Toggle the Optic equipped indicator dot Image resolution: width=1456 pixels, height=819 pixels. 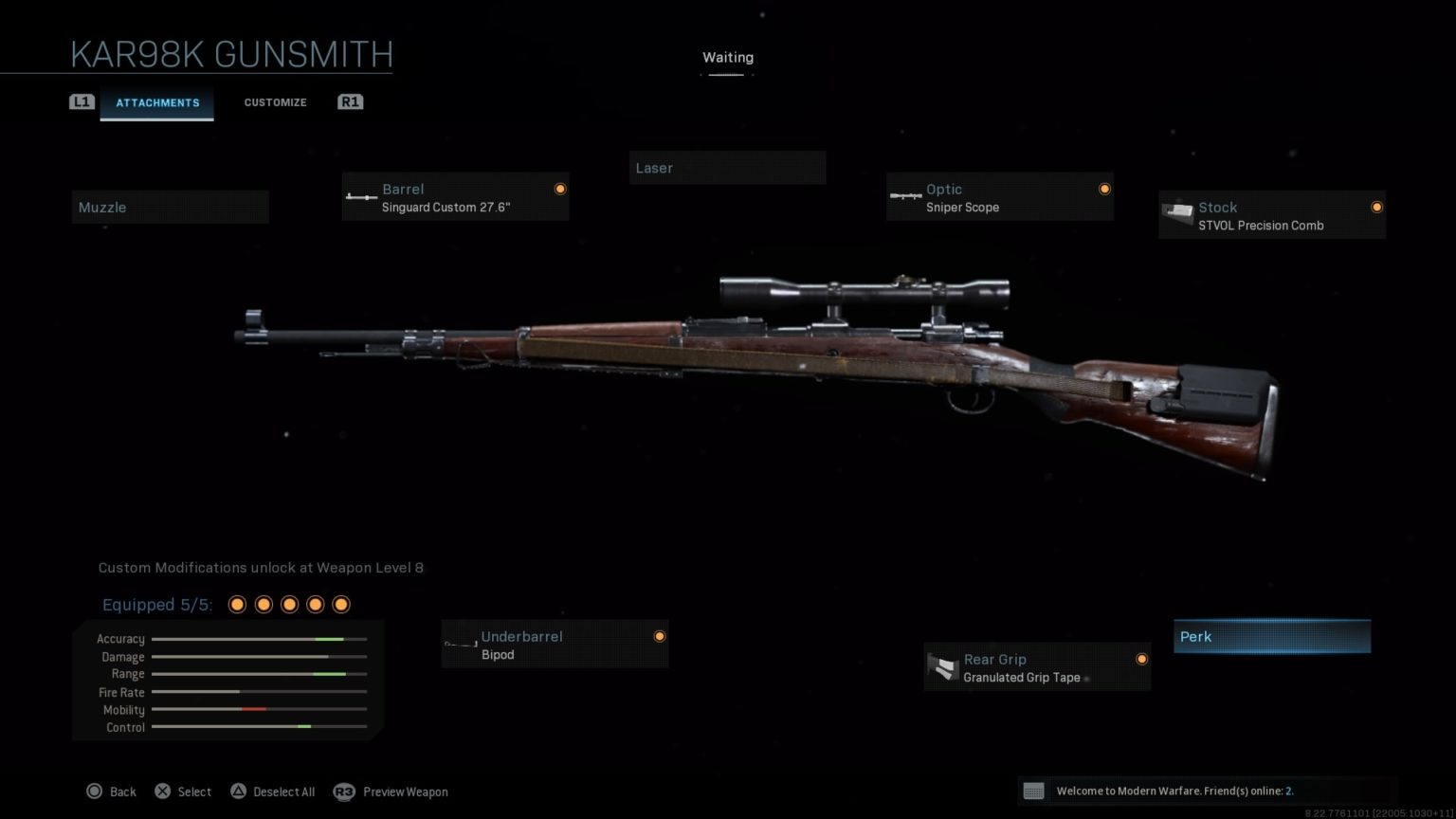point(1104,188)
